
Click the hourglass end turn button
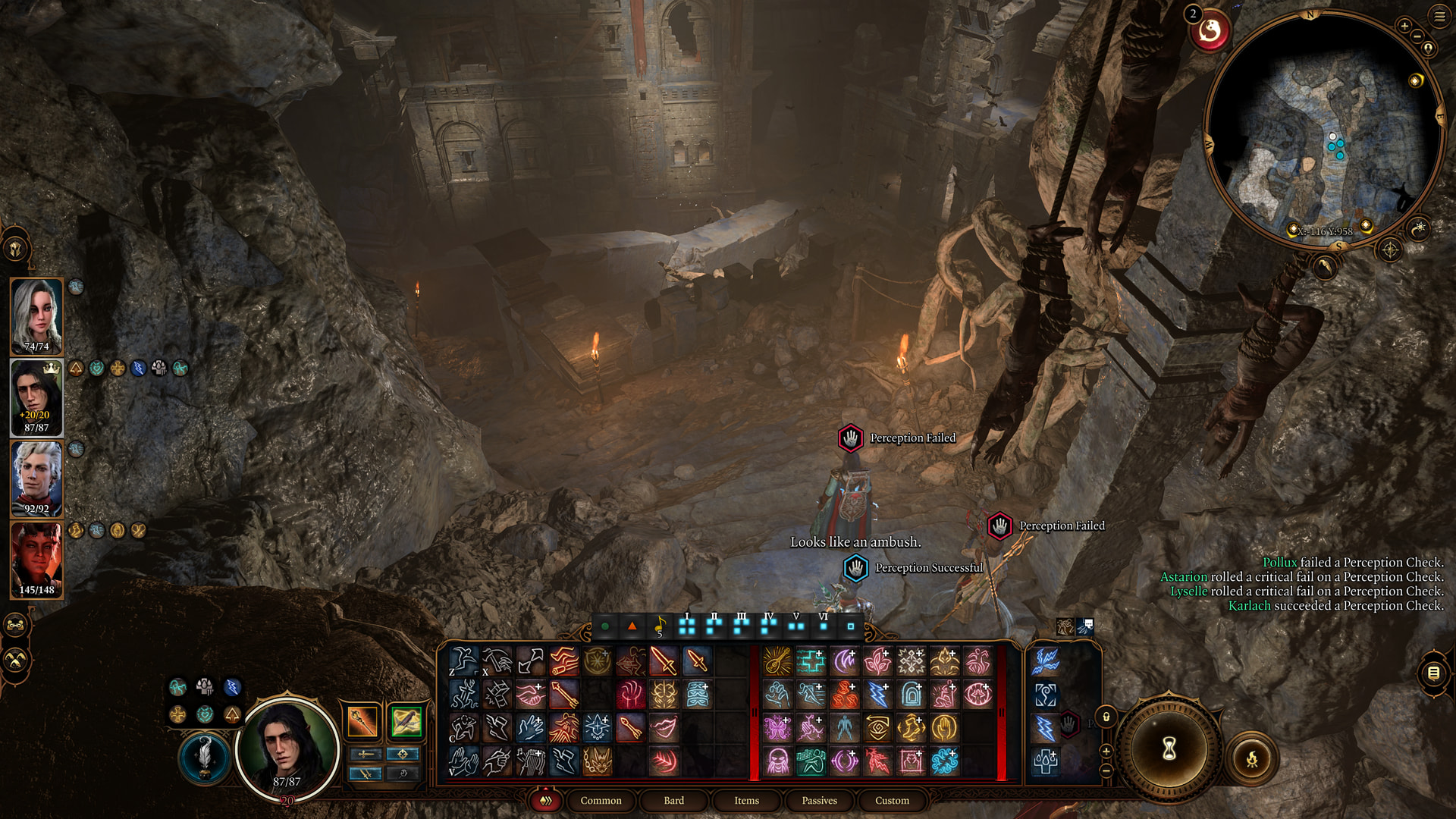click(1169, 749)
